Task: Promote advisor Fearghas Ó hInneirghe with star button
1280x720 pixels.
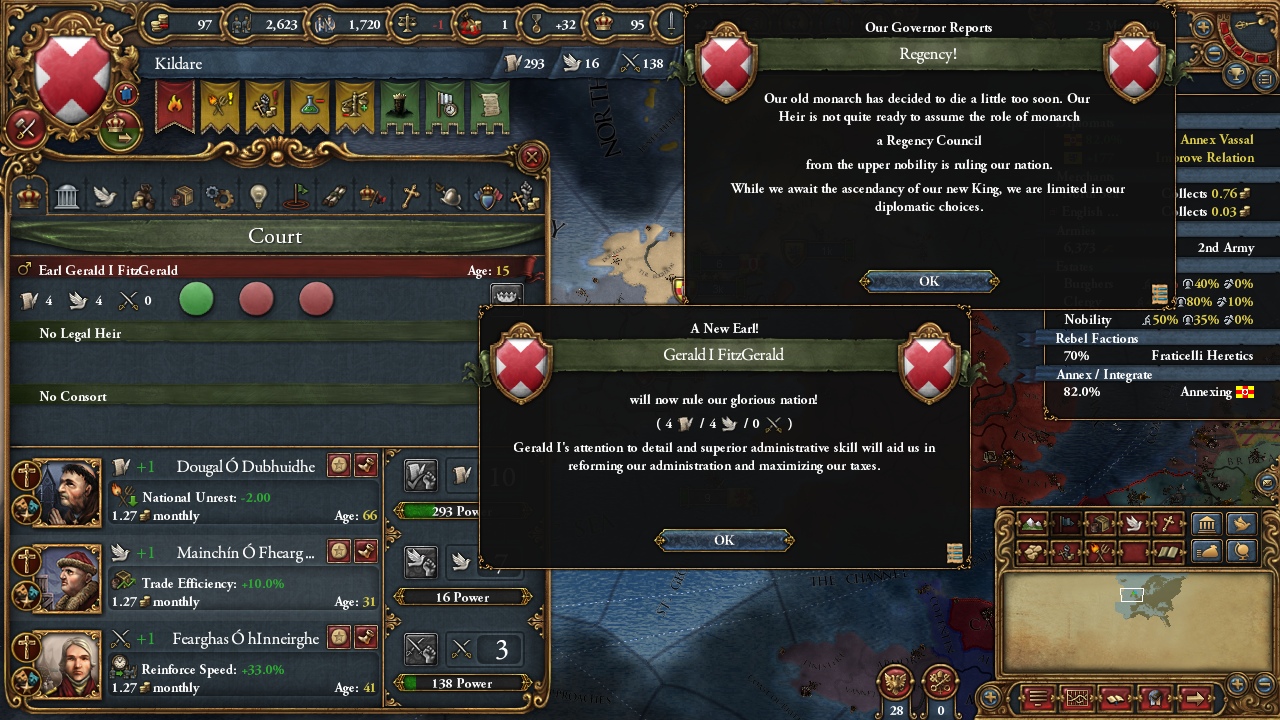Action: coord(340,638)
